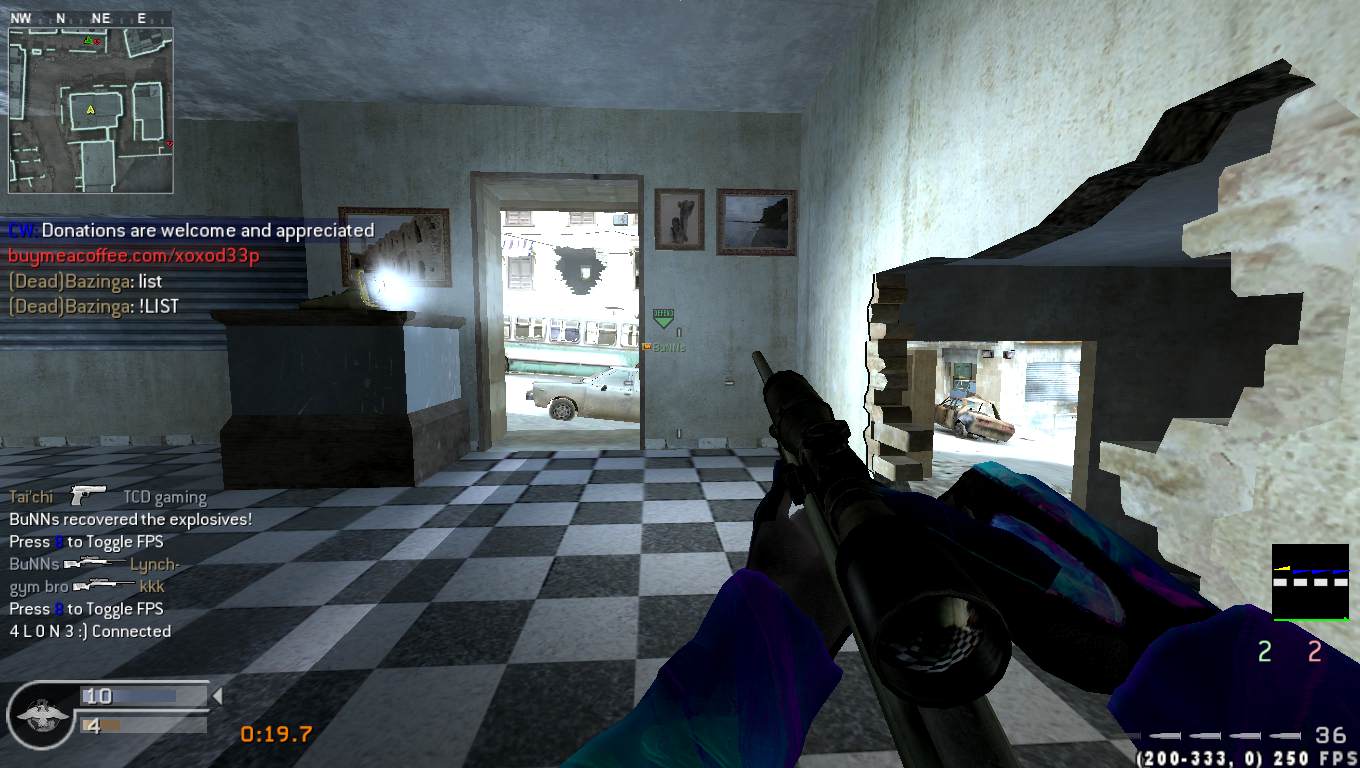The width and height of the screenshot is (1360, 768).
Task: Open the buymeacoffee.com/xoxod33p chat link
Action: (134, 256)
